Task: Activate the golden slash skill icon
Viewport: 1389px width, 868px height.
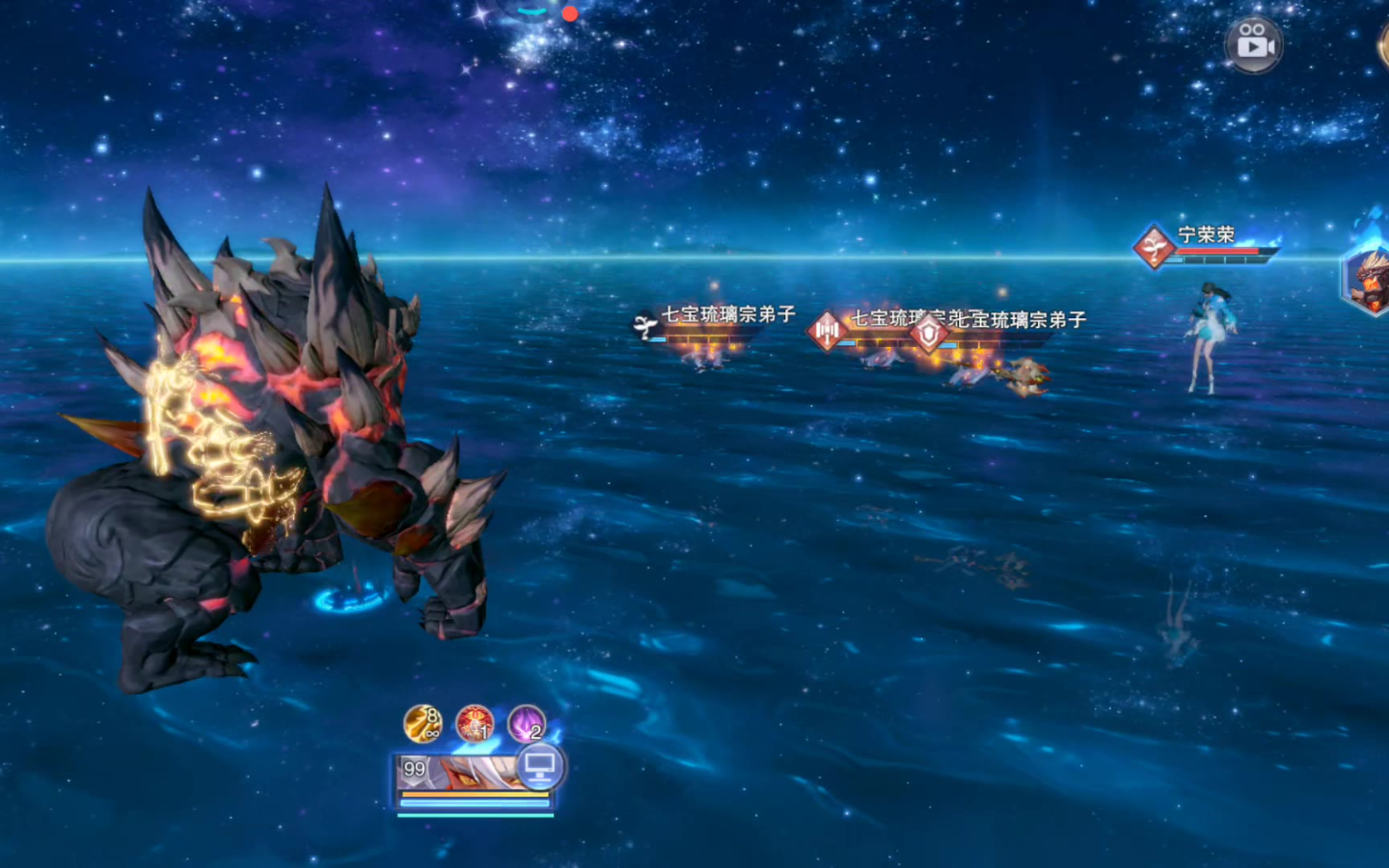Action: tap(422, 723)
